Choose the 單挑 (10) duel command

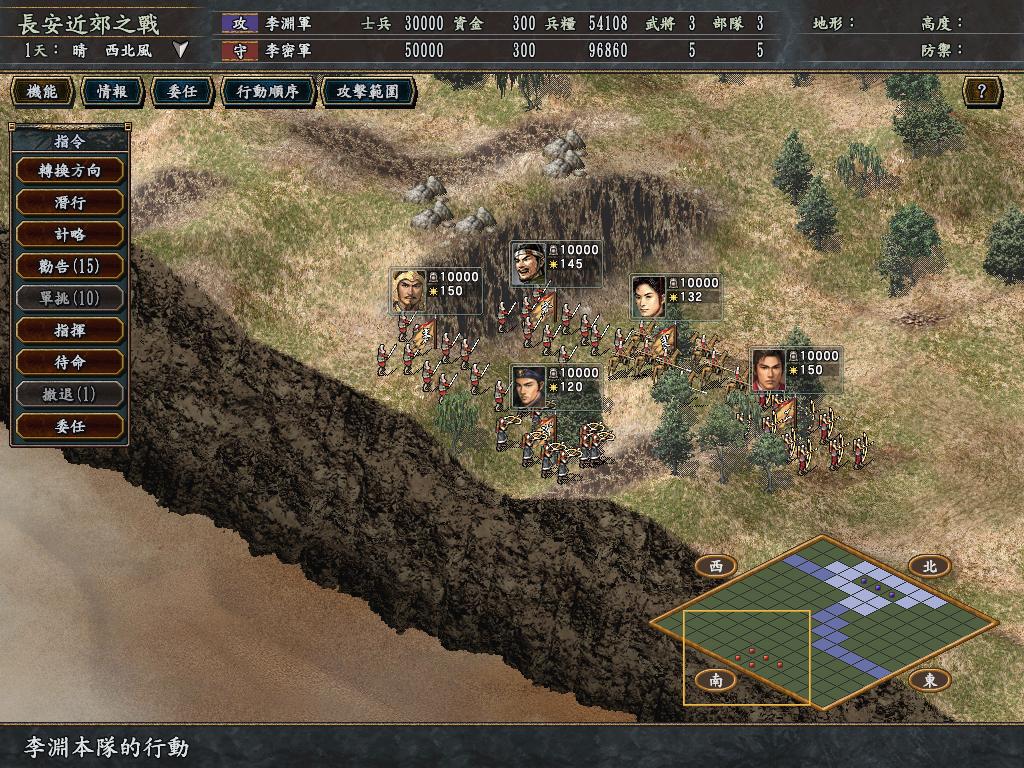pyautogui.click(x=70, y=298)
